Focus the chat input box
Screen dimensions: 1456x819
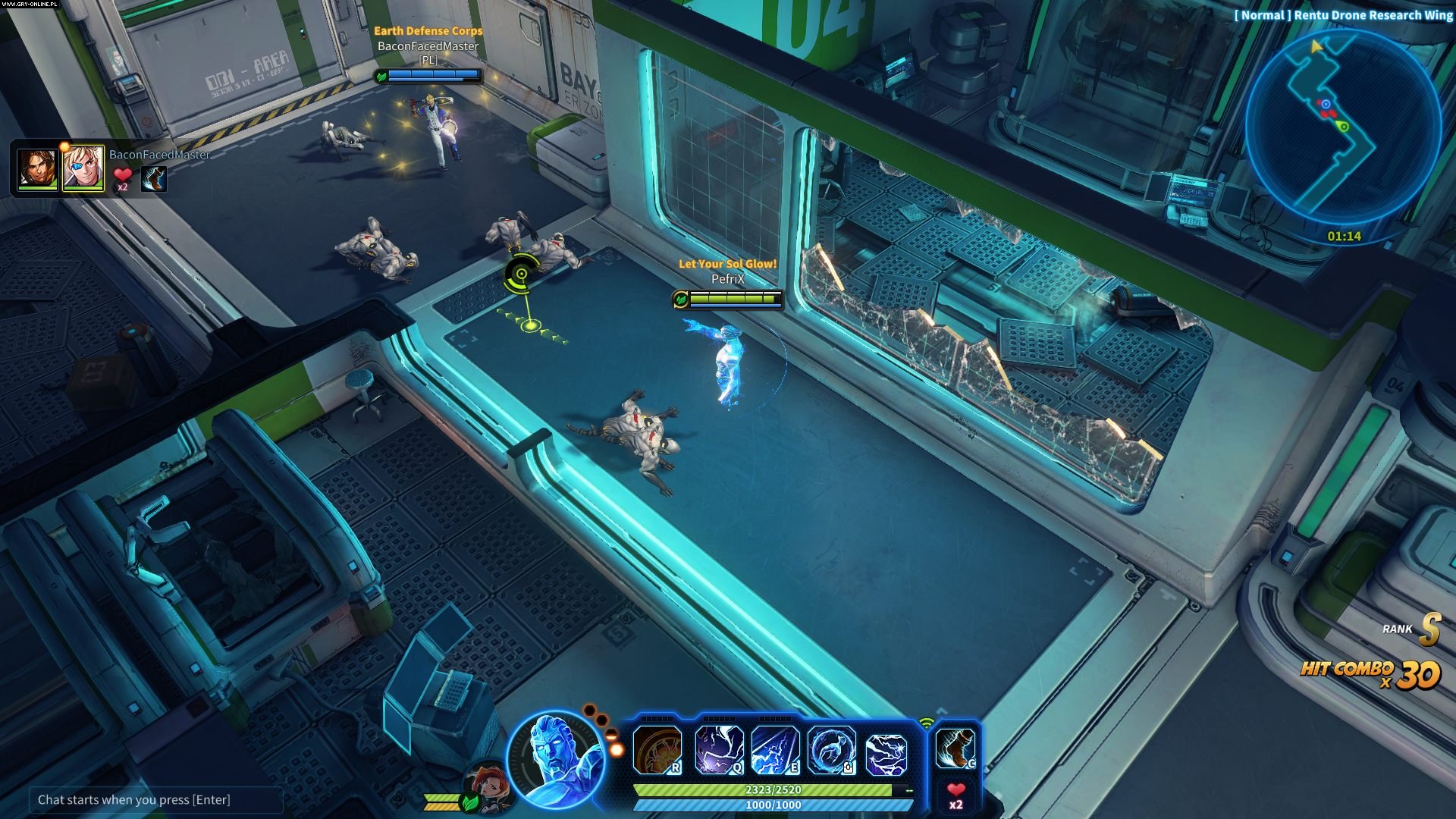coord(155,800)
